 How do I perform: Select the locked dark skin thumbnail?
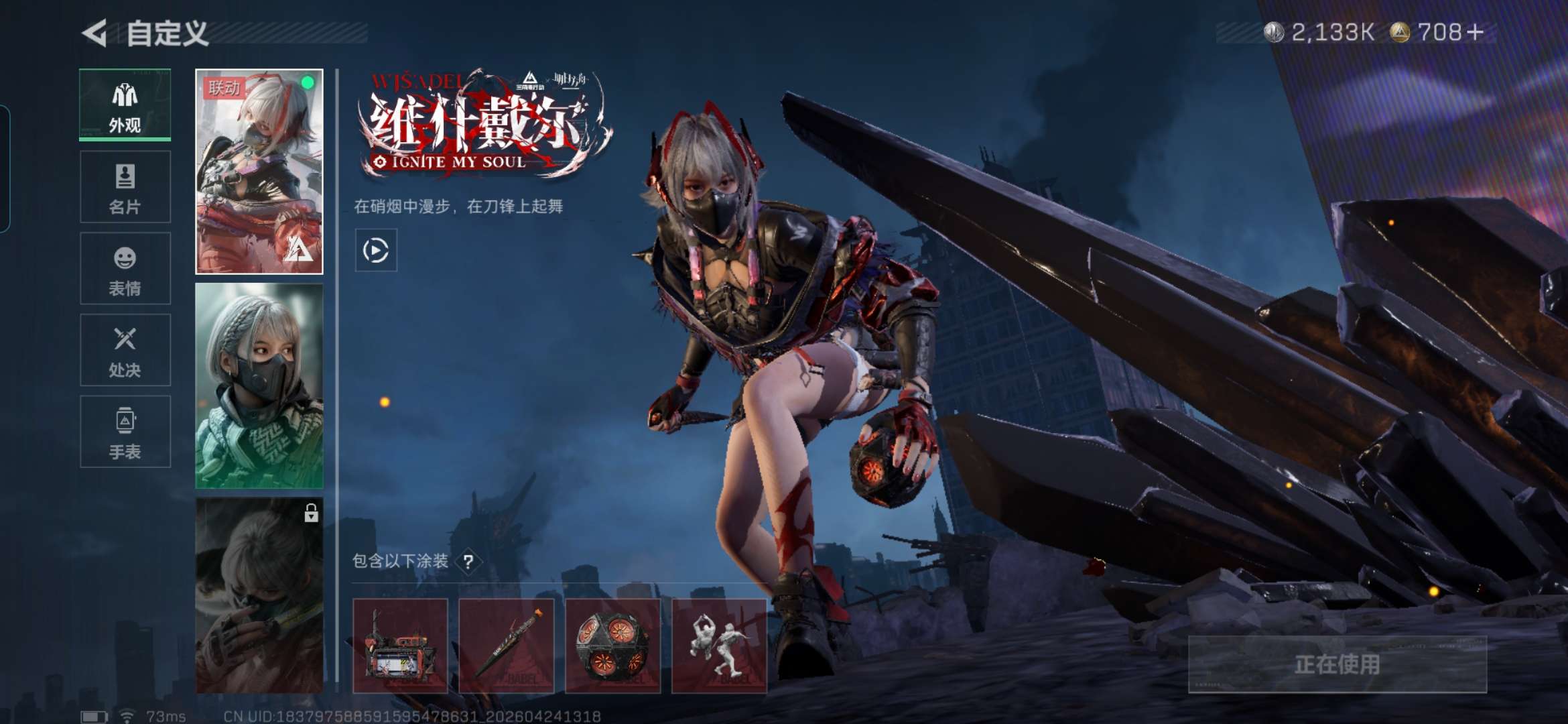click(x=259, y=595)
